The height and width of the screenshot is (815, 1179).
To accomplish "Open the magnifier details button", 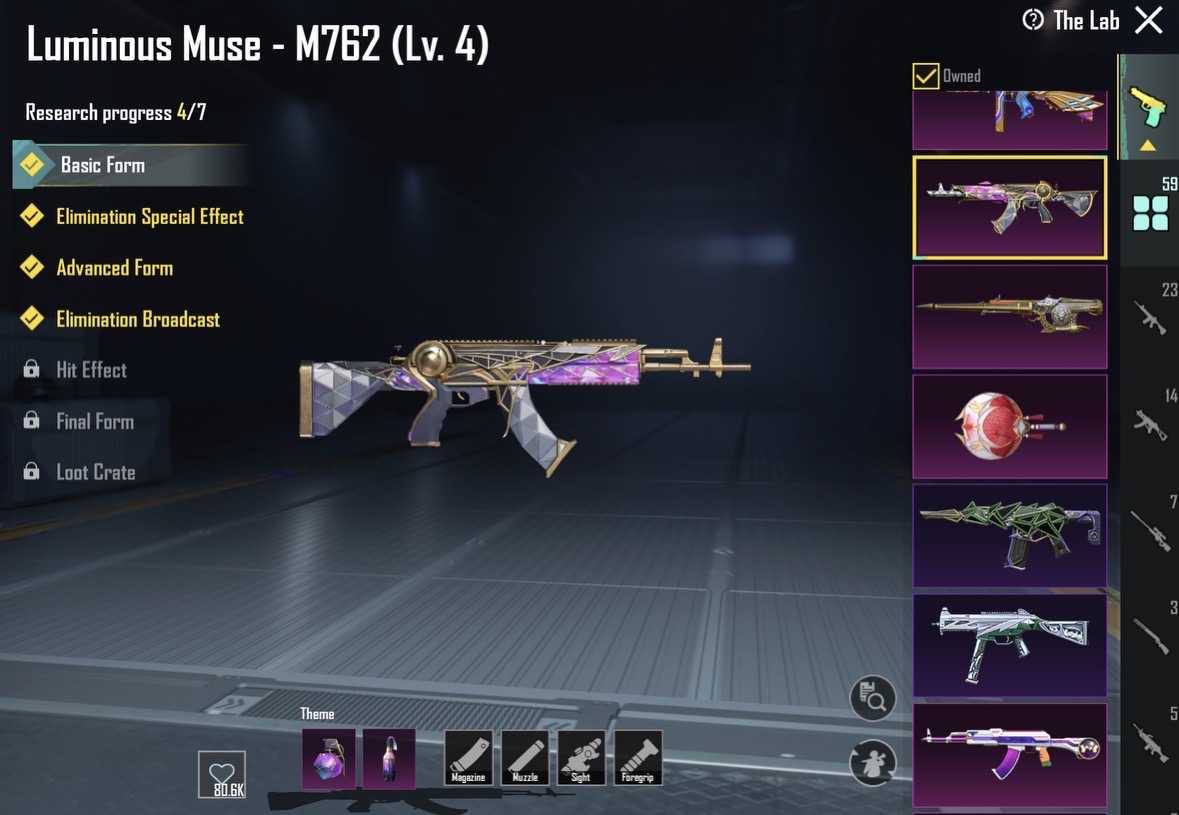I will 872,698.
